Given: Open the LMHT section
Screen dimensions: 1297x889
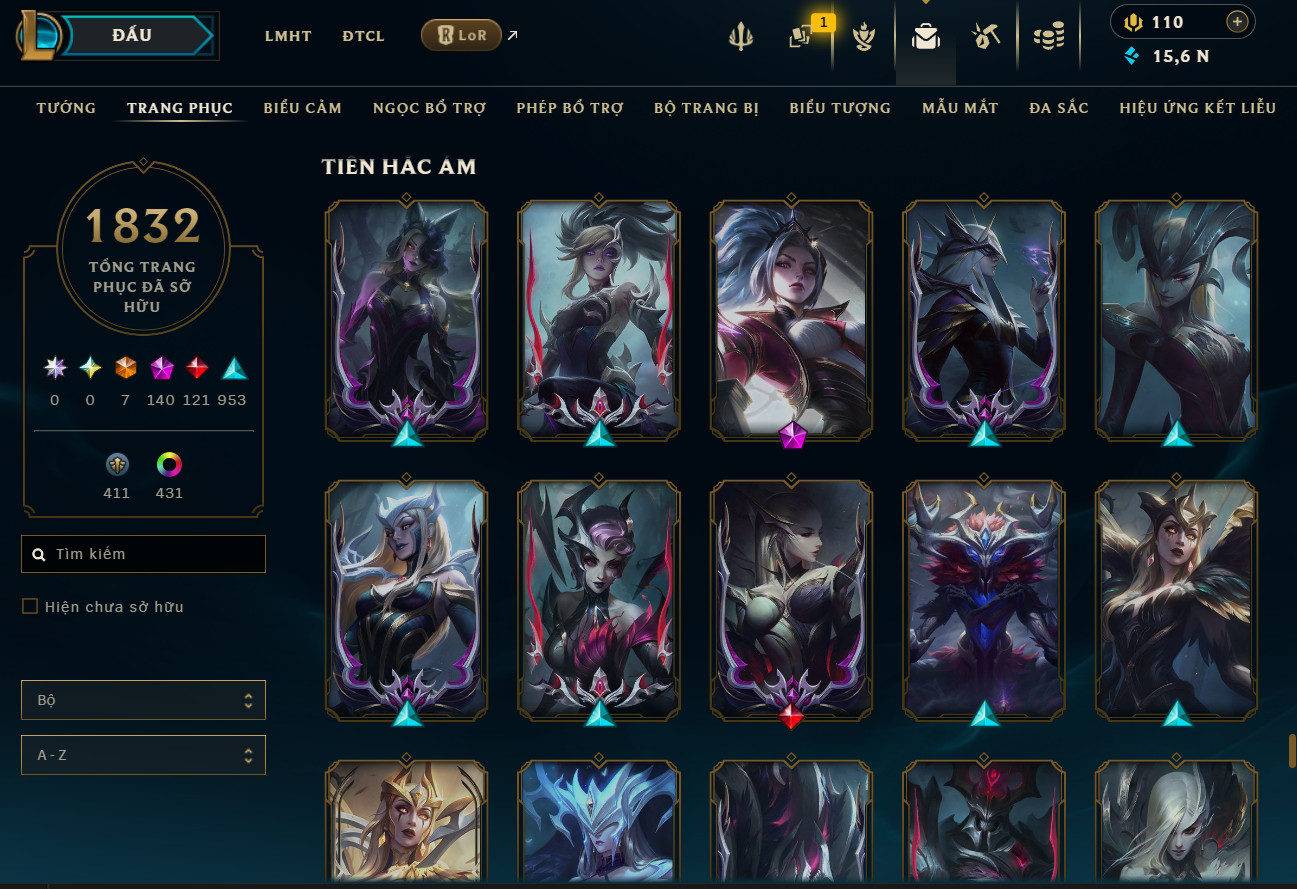Looking at the screenshot, I should tap(288, 36).
